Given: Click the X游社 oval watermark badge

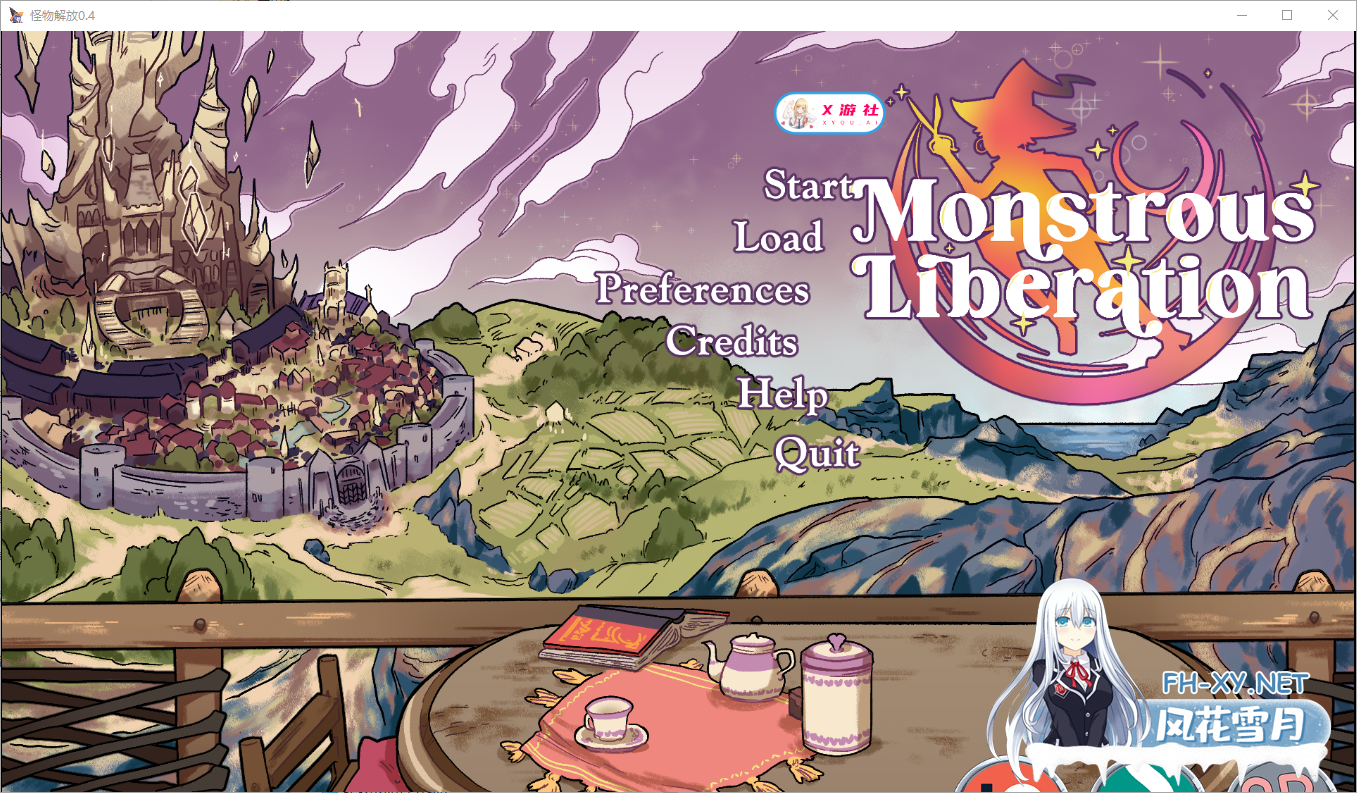Looking at the screenshot, I should click(830, 114).
